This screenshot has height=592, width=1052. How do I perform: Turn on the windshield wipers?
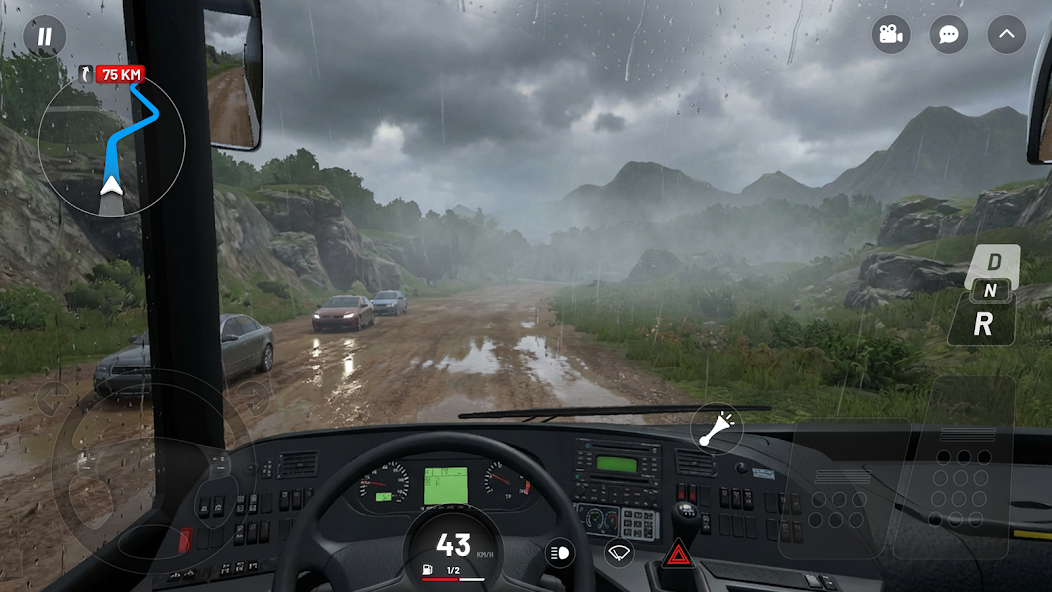tap(619, 553)
